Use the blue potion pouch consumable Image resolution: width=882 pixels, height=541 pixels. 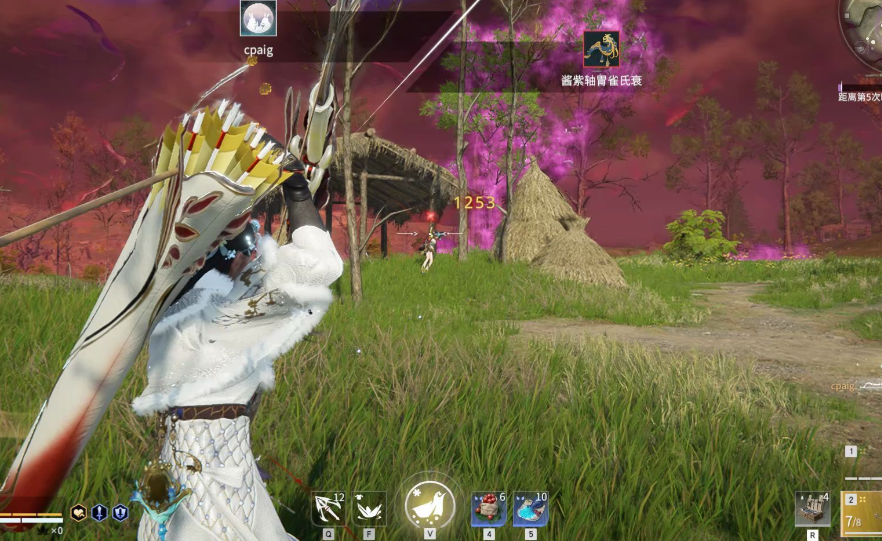pos(530,508)
